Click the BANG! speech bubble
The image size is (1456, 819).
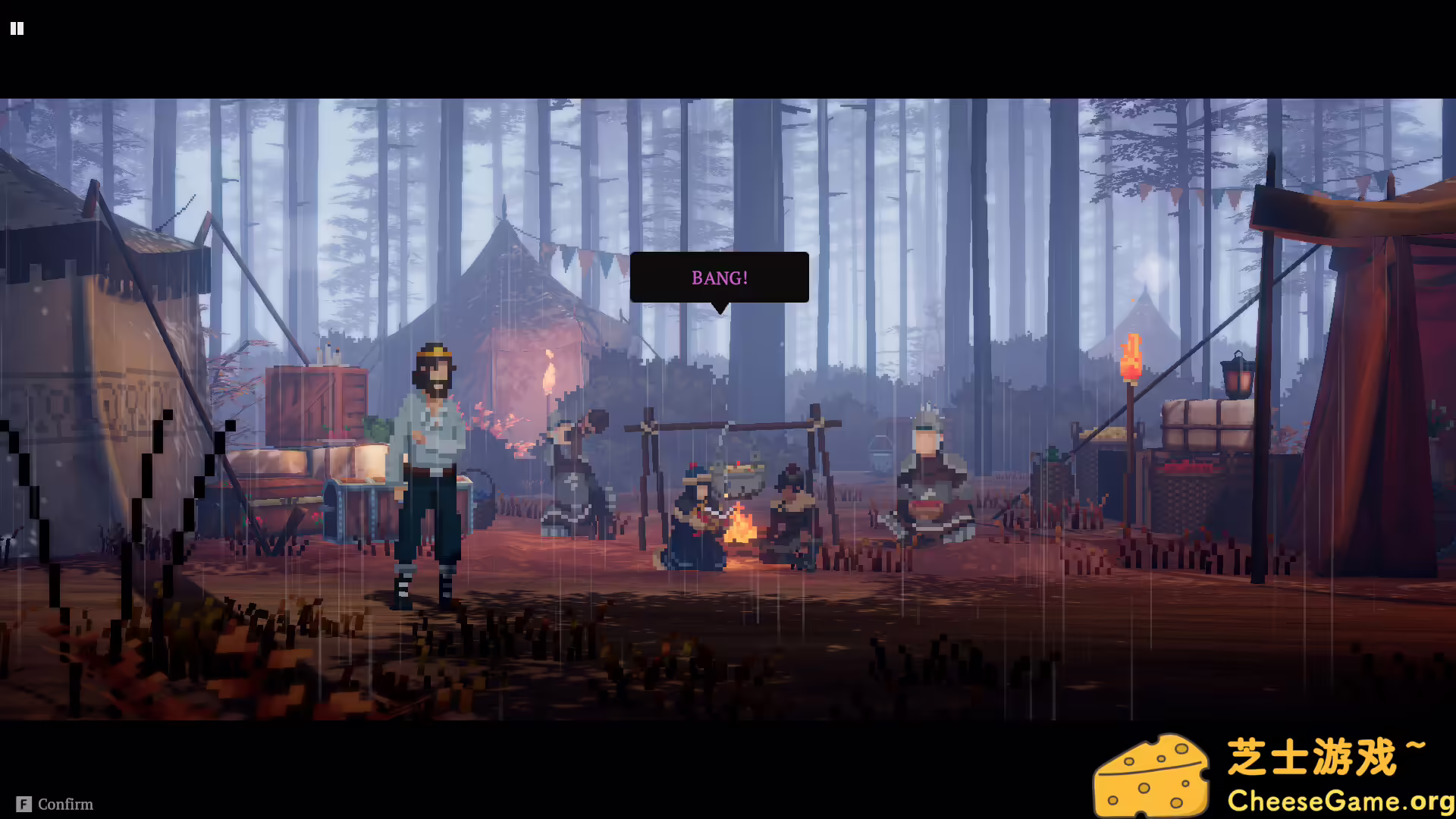[718, 277]
